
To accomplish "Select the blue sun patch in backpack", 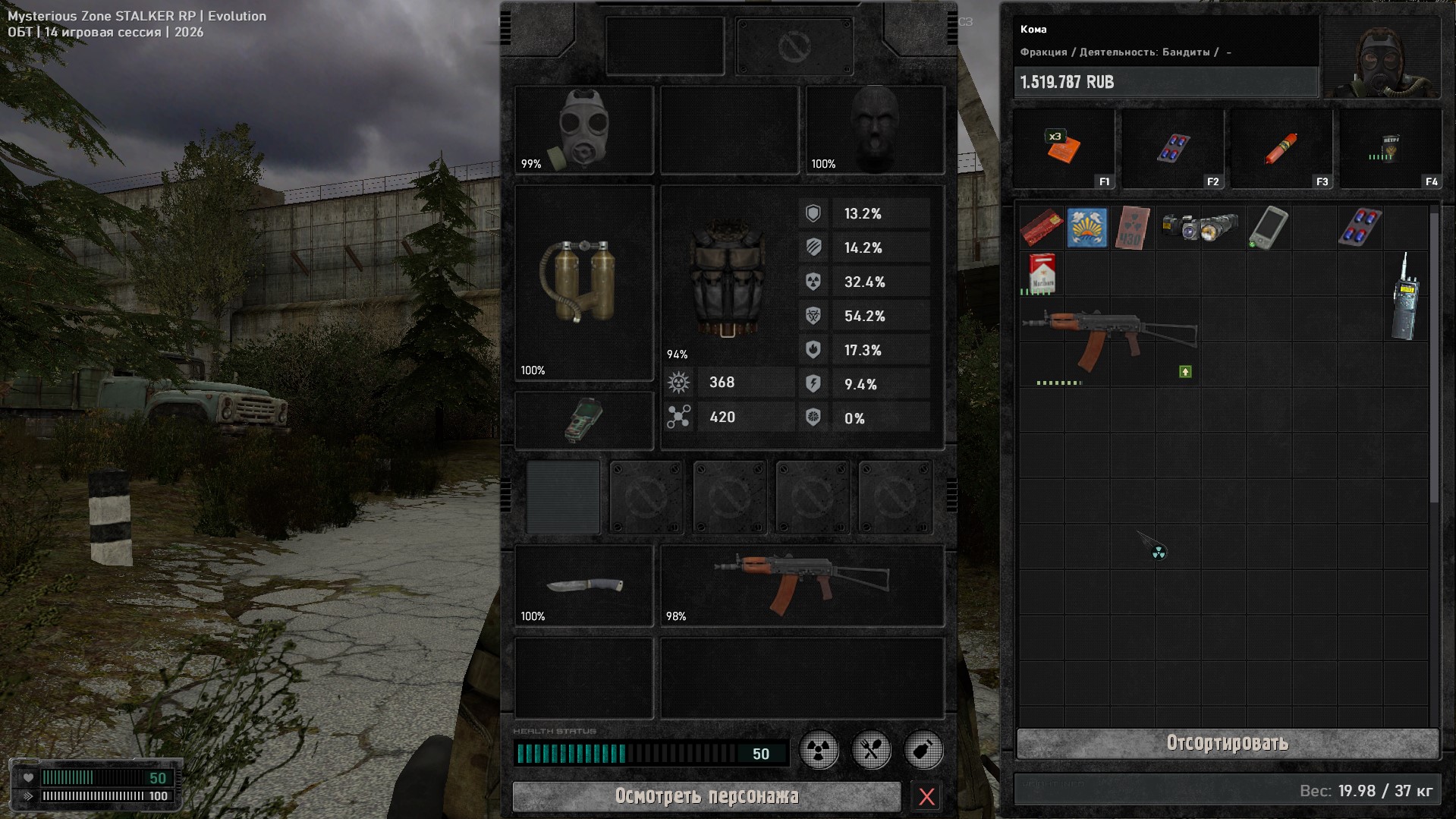I will pos(1086,227).
